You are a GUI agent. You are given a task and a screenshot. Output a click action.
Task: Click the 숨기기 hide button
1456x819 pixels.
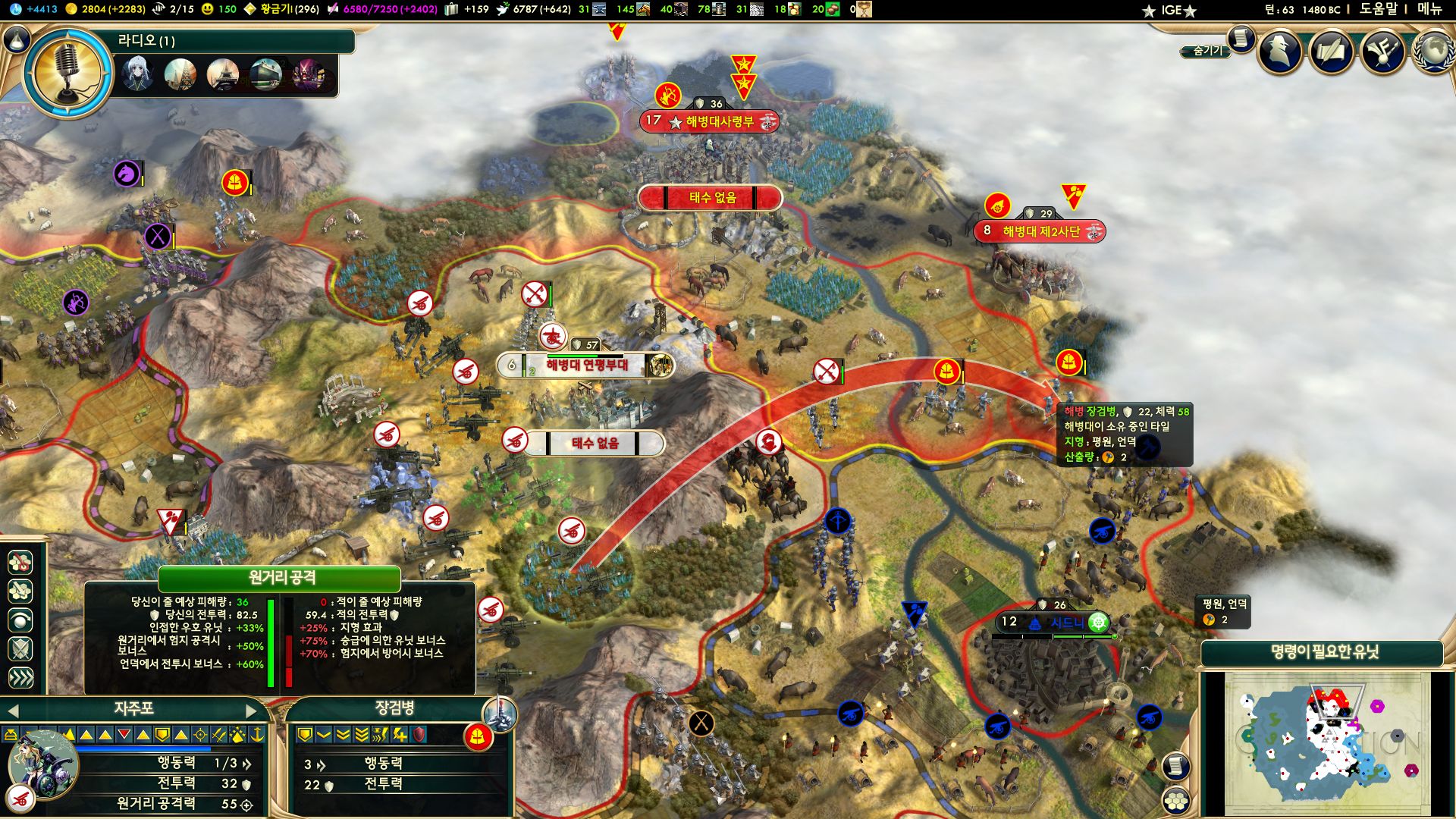click(1207, 51)
